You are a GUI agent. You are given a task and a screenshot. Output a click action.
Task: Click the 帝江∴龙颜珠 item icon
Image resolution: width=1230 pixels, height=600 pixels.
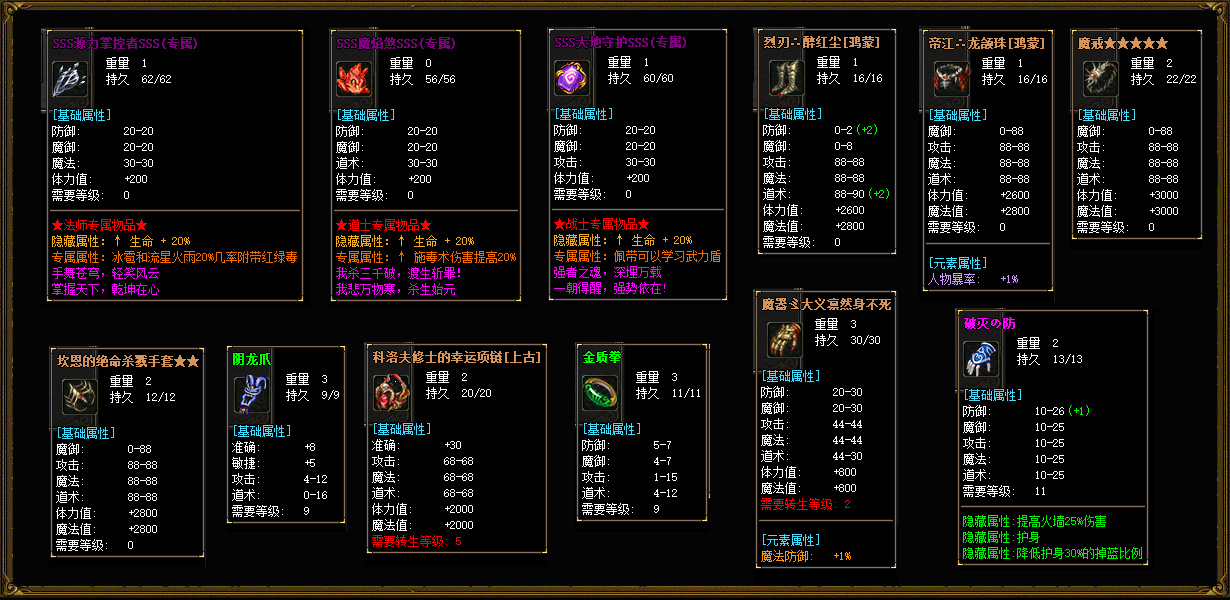click(948, 78)
